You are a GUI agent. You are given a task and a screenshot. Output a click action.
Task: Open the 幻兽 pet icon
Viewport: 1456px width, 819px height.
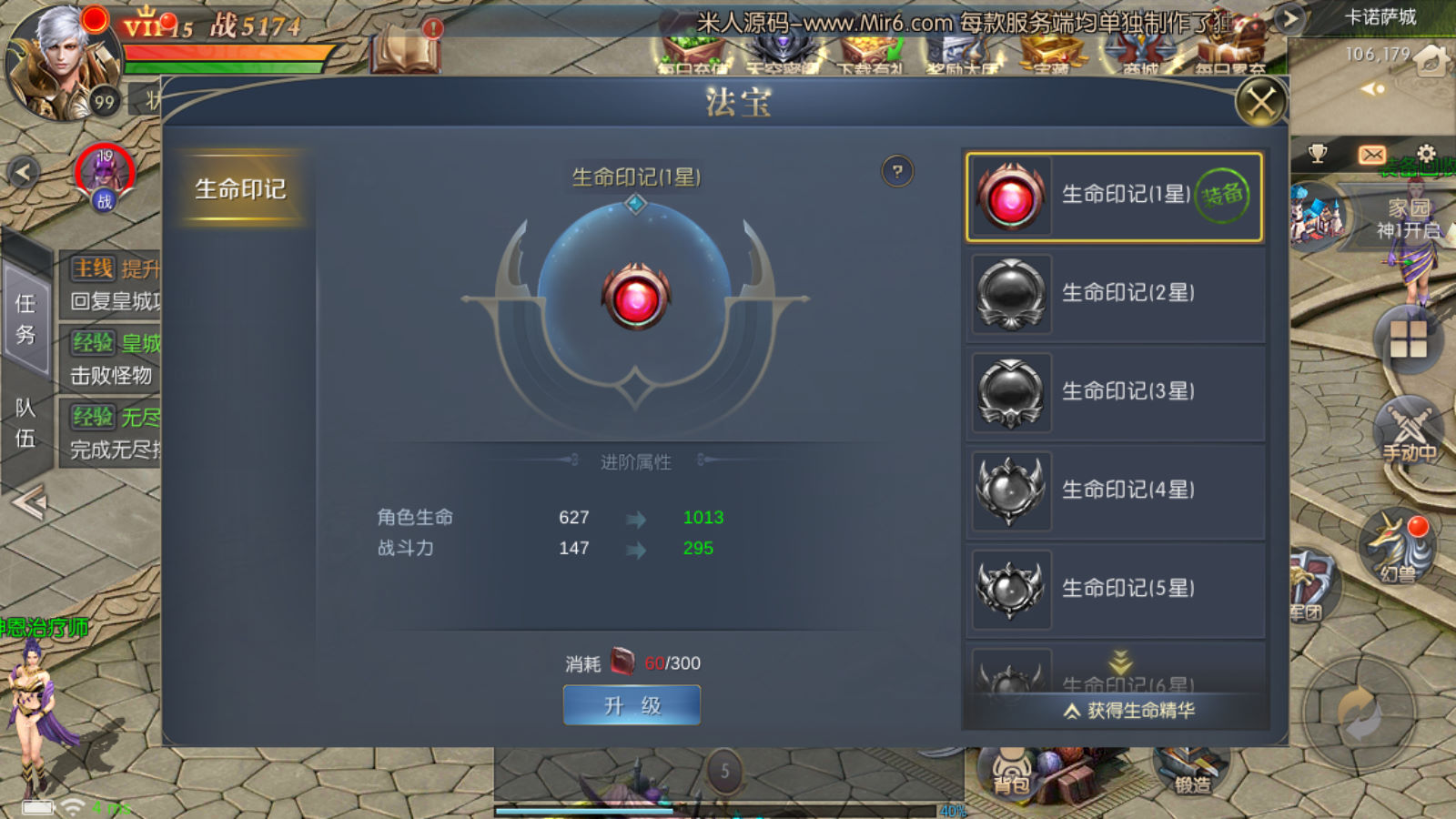pos(1398,546)
